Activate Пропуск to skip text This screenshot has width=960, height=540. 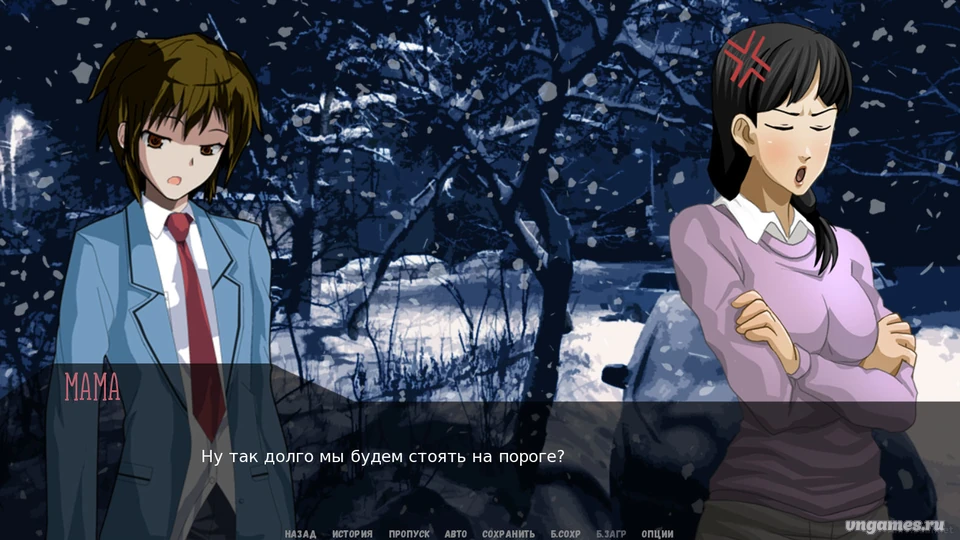pos(409,534)
